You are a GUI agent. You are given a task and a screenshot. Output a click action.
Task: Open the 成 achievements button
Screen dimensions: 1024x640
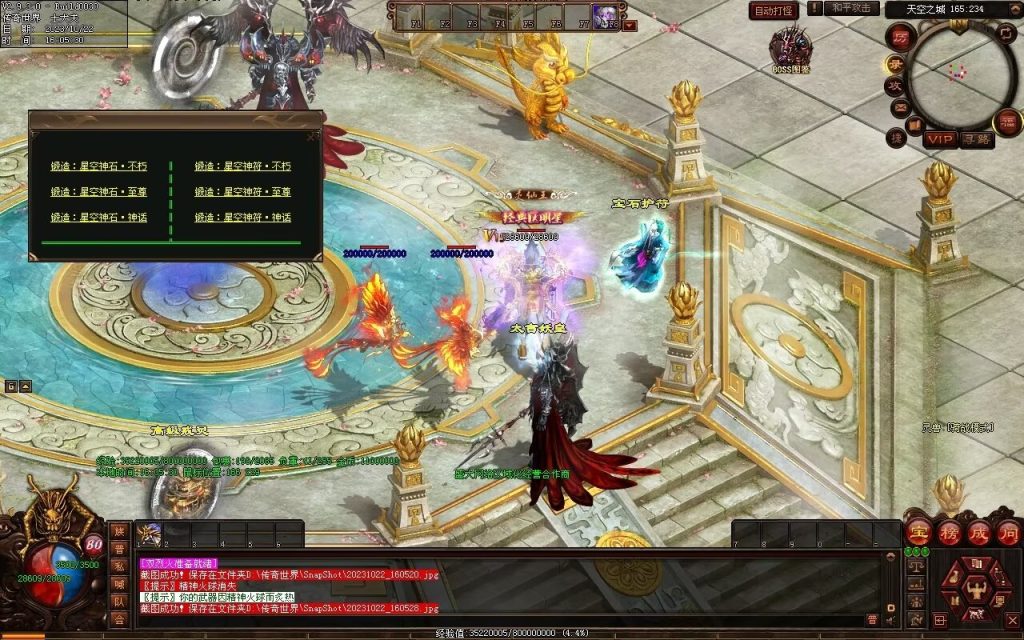click(x=977, y=532)
